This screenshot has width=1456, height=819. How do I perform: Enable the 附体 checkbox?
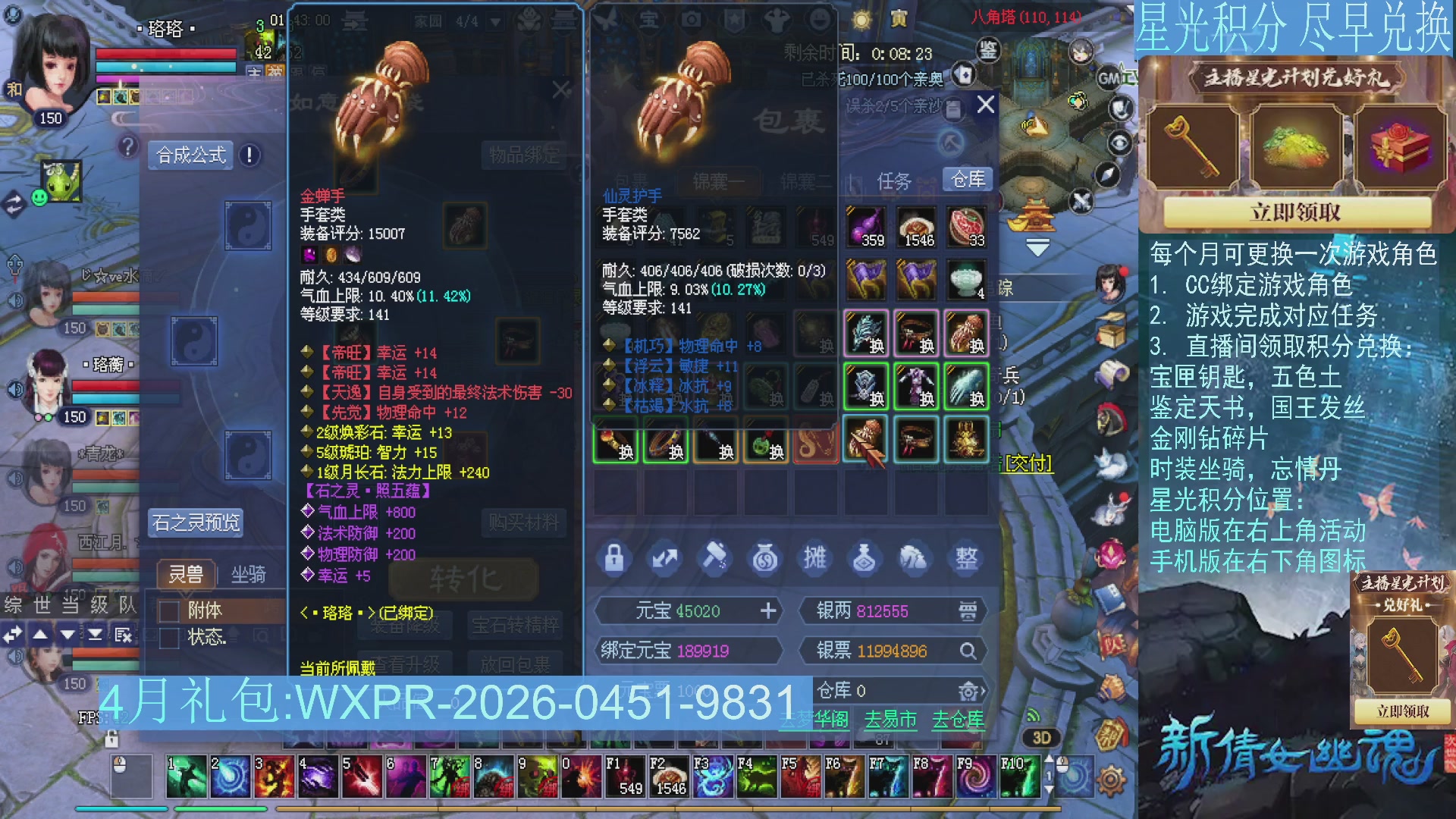168,610
